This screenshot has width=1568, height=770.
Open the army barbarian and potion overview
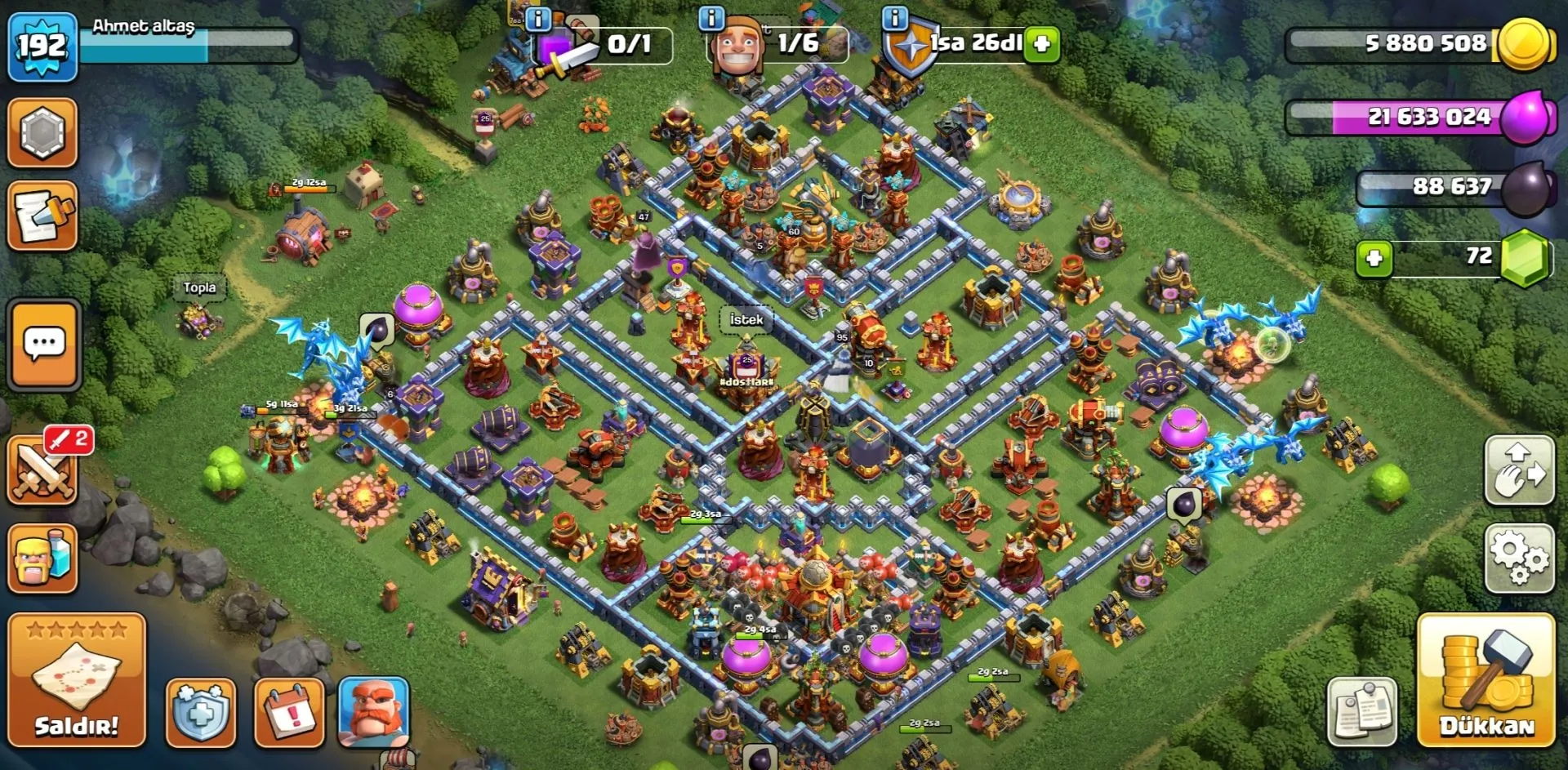[42, 558]
